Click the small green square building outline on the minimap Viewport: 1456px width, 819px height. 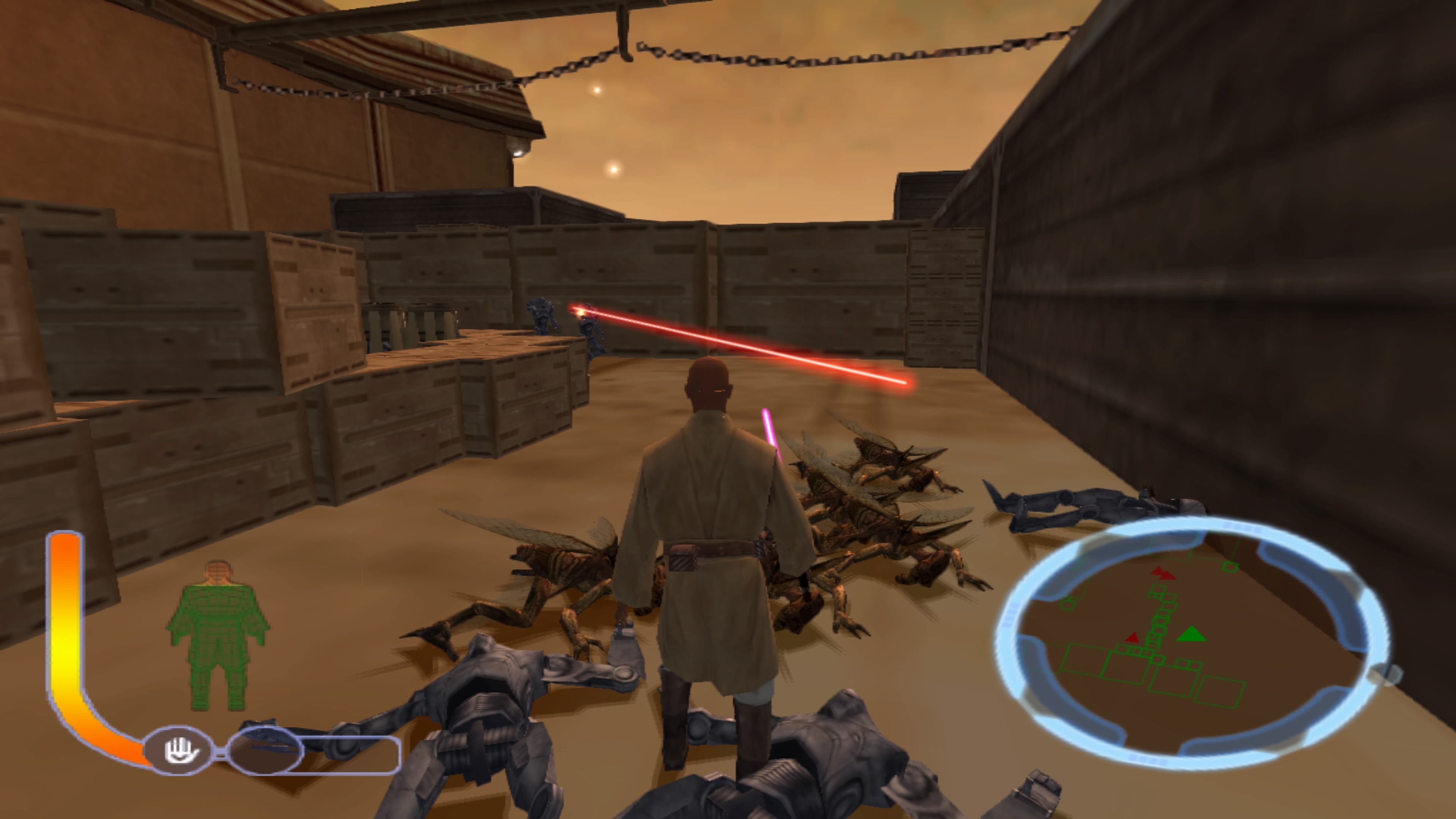coord(1230,567)
